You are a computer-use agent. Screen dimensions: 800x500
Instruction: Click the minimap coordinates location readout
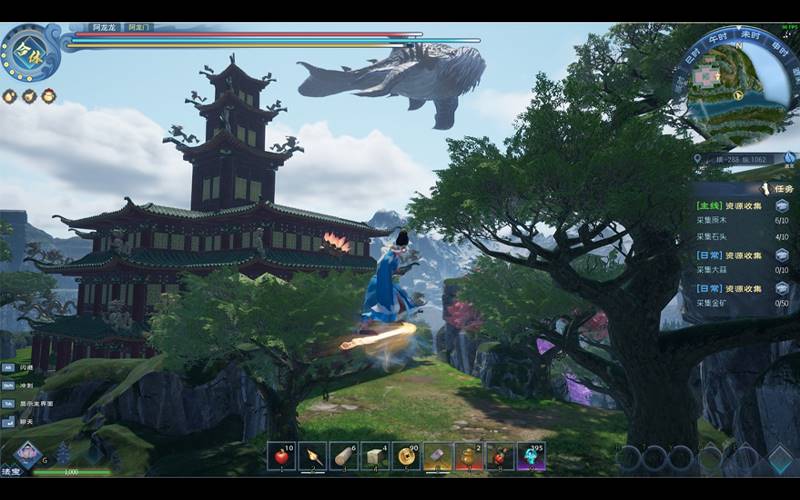742,159
